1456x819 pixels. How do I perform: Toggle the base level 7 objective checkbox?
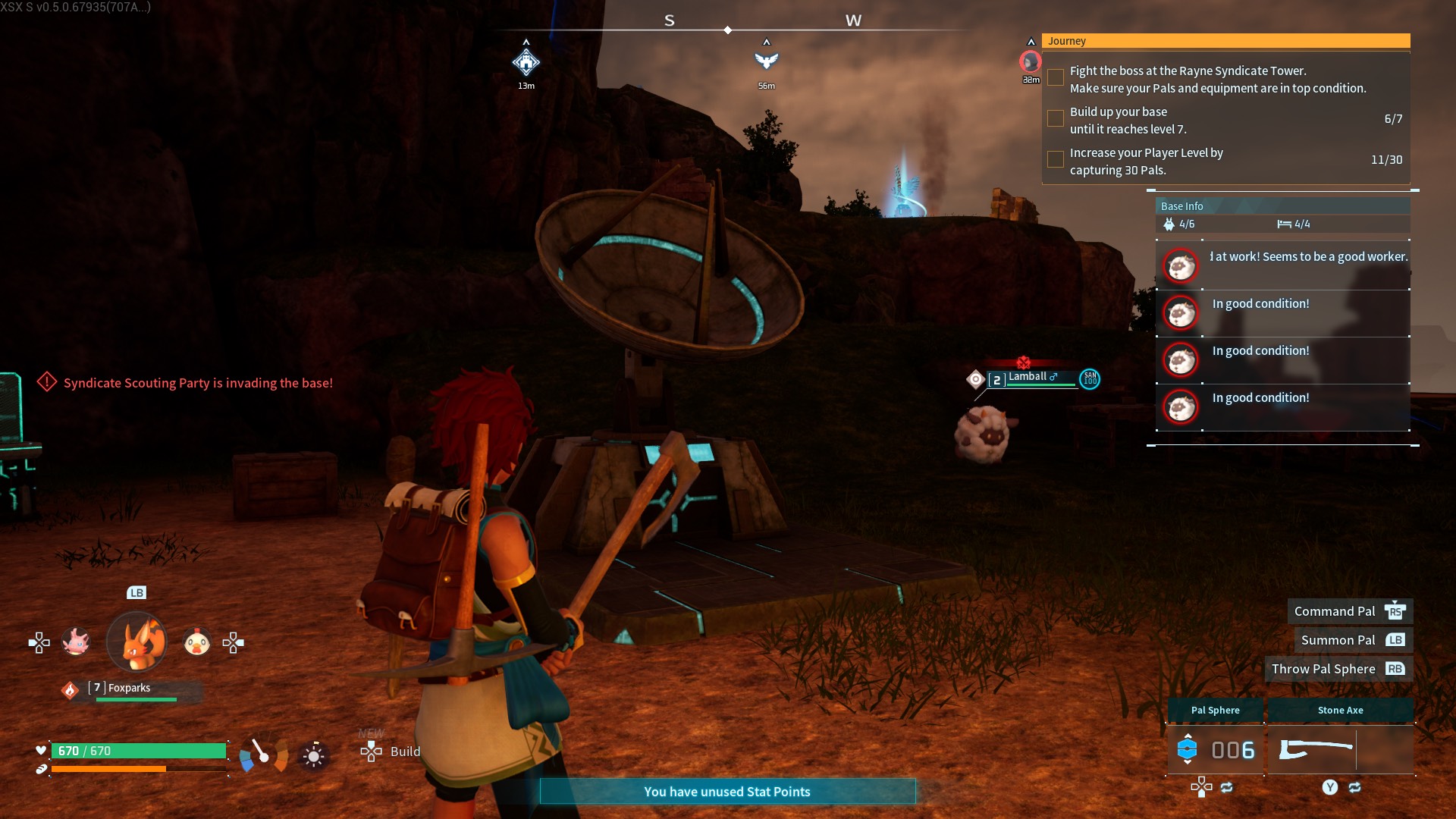point(1055,119)
